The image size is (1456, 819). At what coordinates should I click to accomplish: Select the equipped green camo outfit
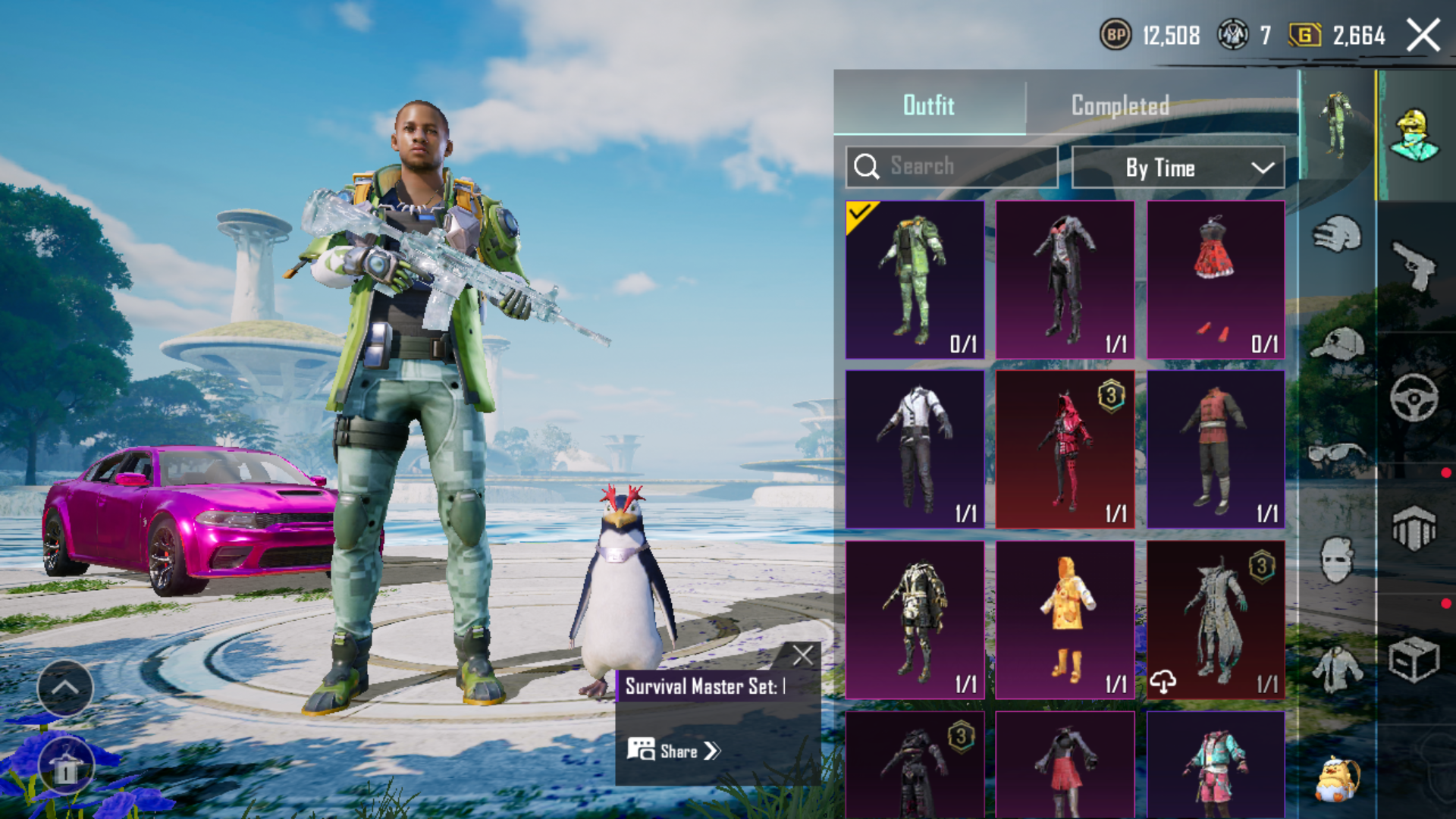click(x=915, y=279)
